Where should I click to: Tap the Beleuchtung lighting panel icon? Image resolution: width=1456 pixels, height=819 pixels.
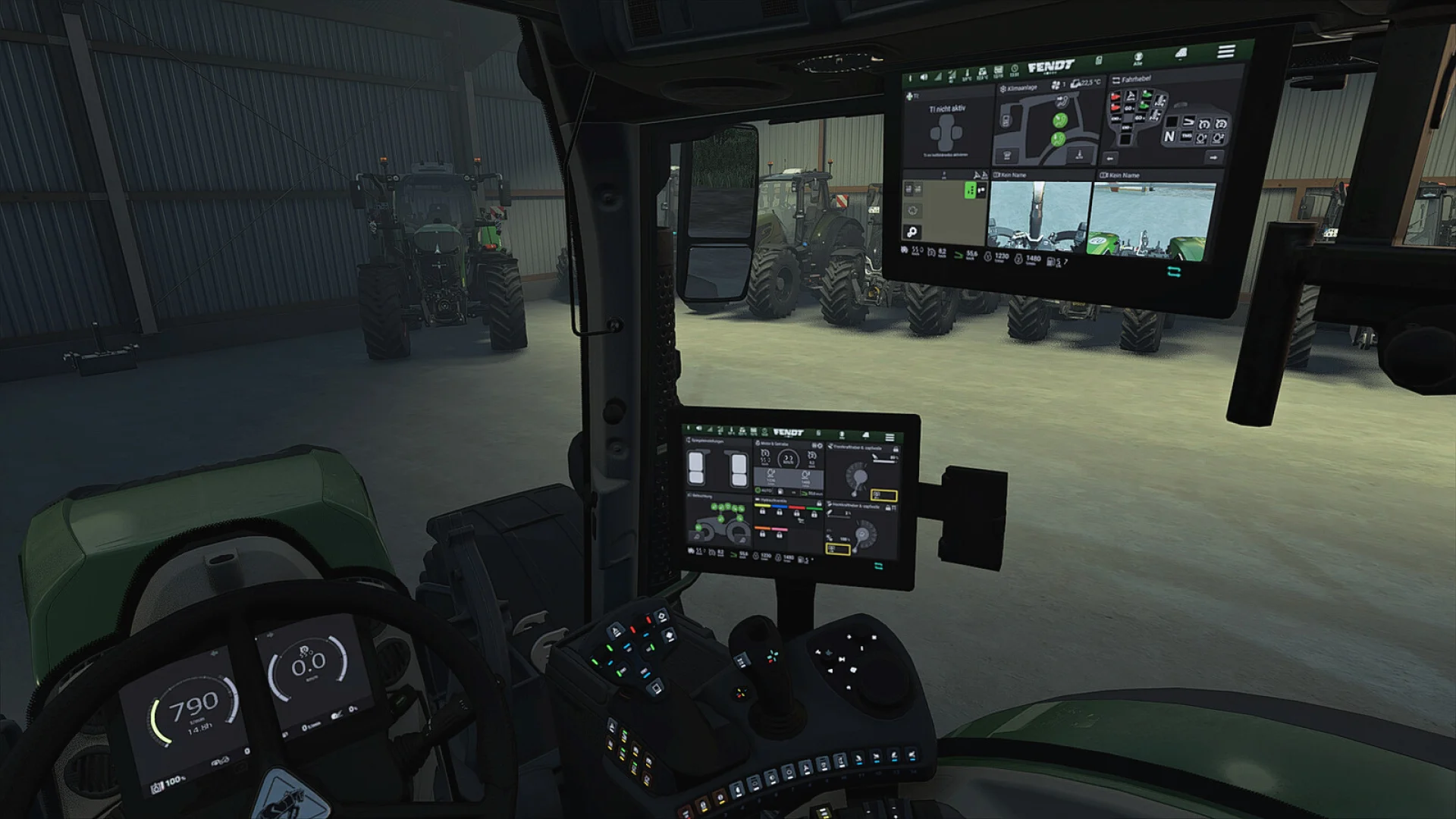[x=690, y=496]
